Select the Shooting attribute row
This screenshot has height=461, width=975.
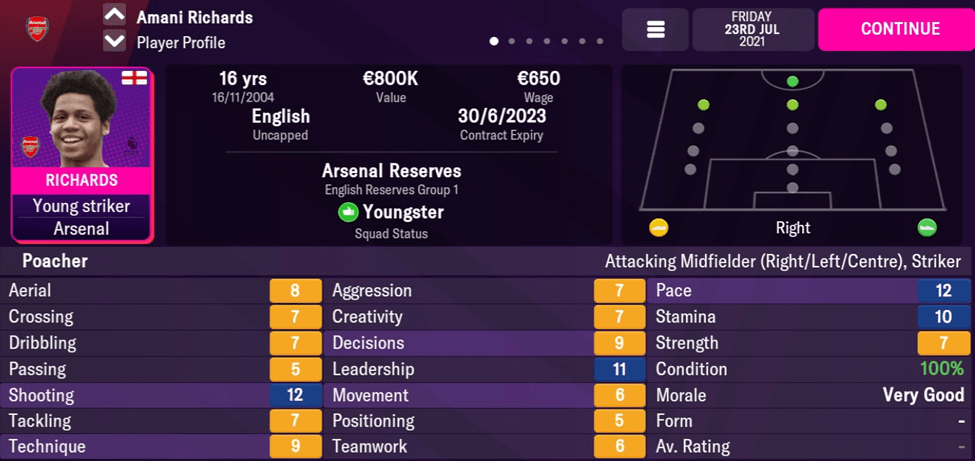point(162,395)
